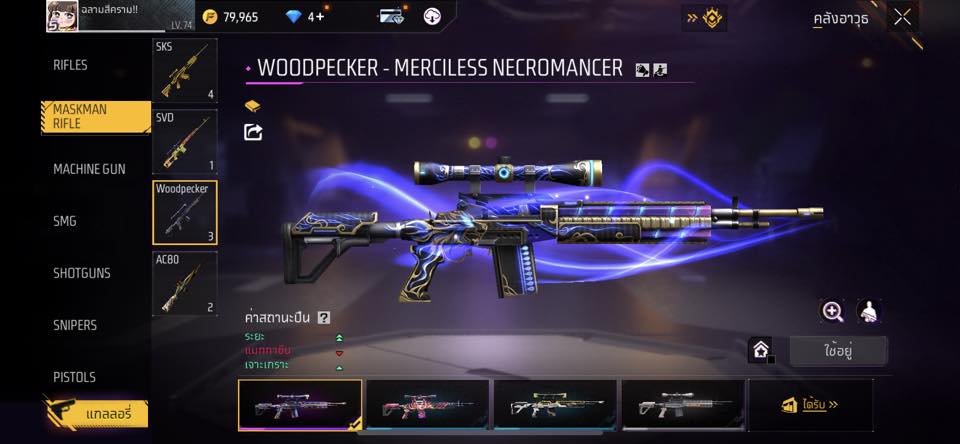Open the Pistols category

click(x=74, y=377)
